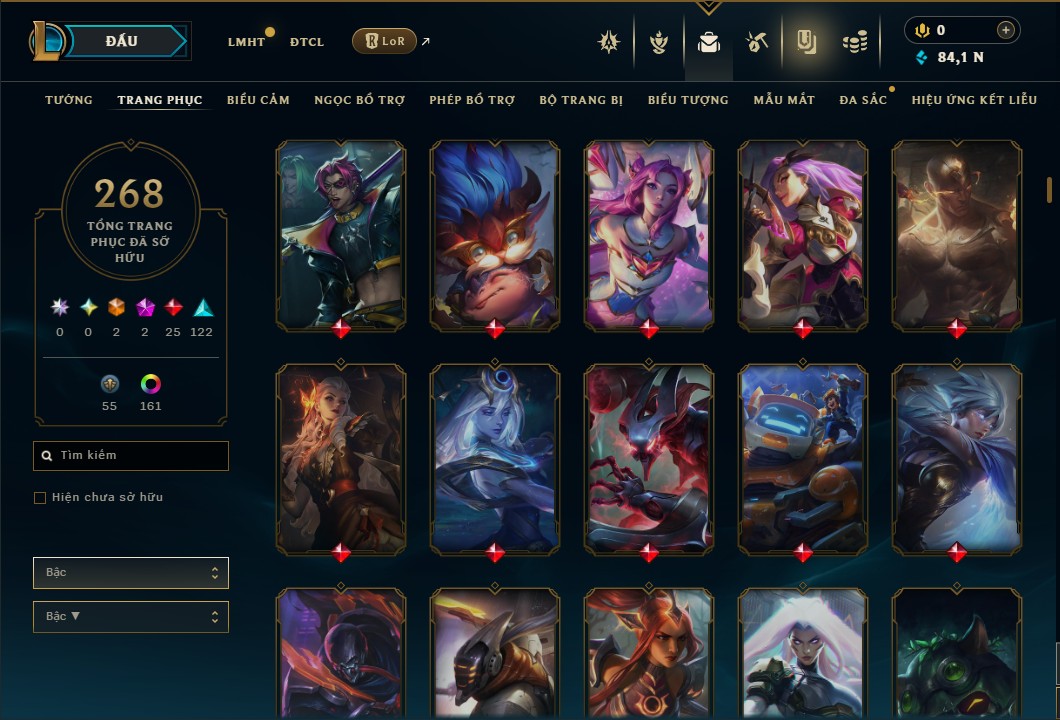Switch to the LMHT game tab
The height and width of the screenshot is (720, 1060).
246,42
